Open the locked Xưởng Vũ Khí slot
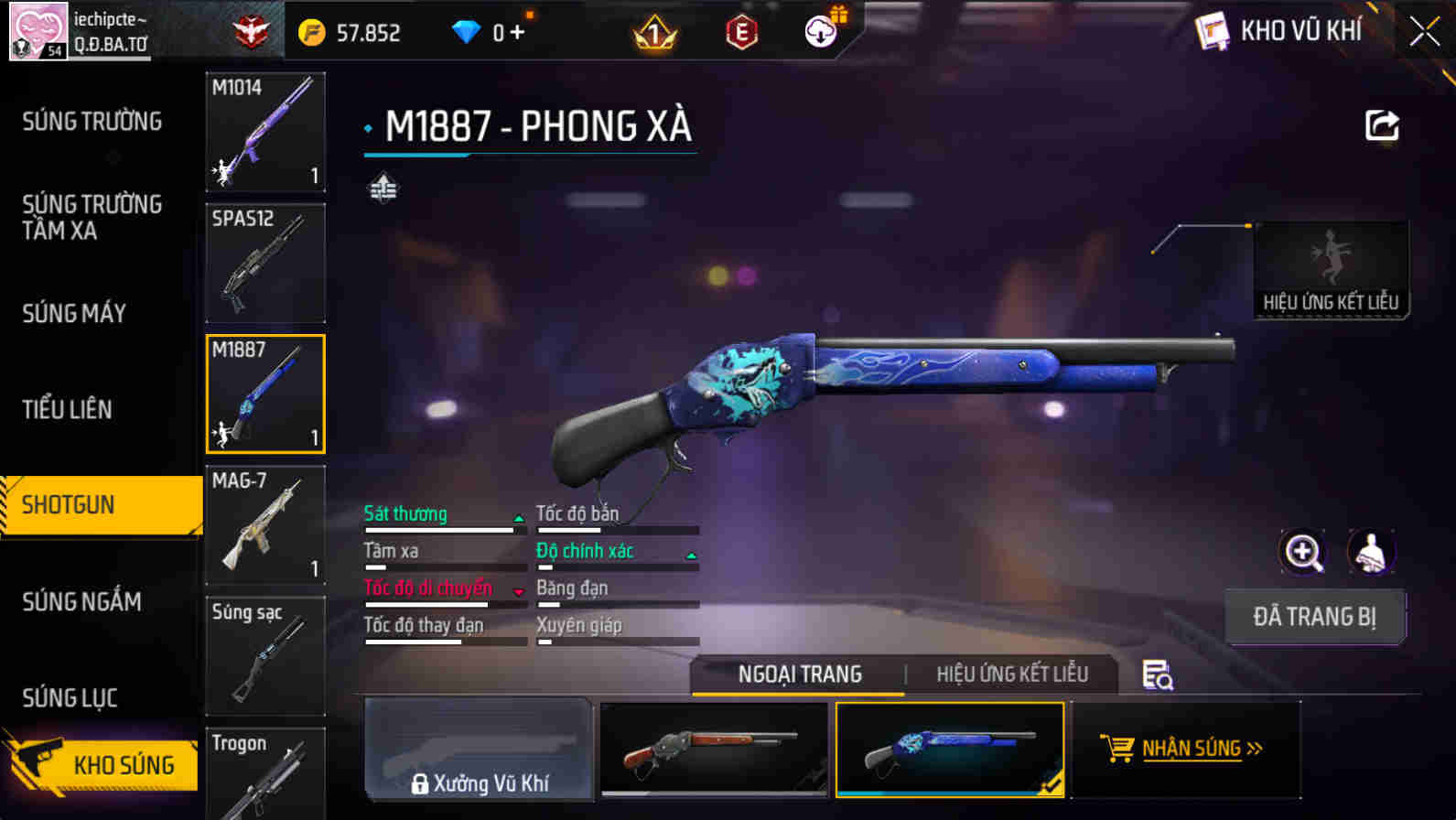This screenshot has height=820, width=1456. coord(478,750)
